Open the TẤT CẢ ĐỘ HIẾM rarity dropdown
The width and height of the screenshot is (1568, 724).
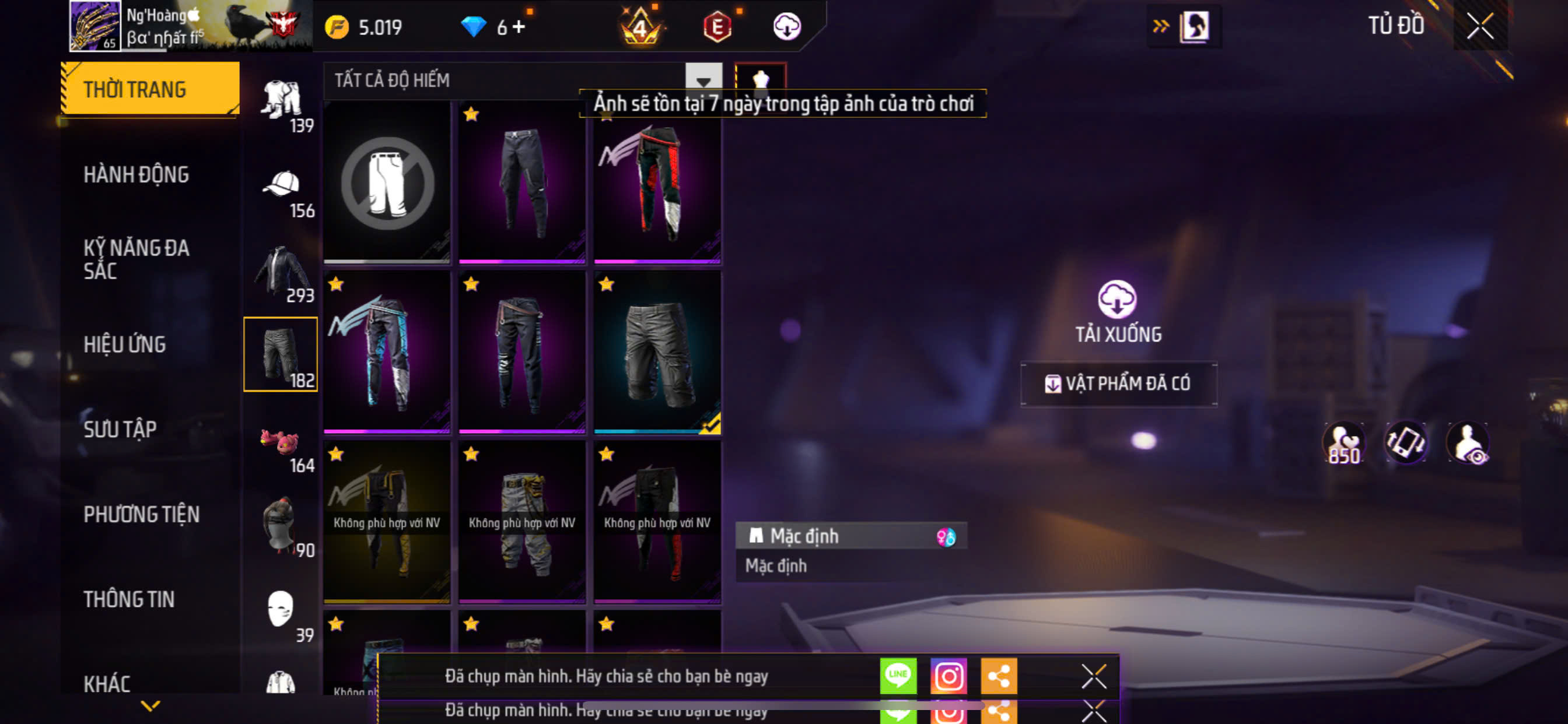coord(703,80)
